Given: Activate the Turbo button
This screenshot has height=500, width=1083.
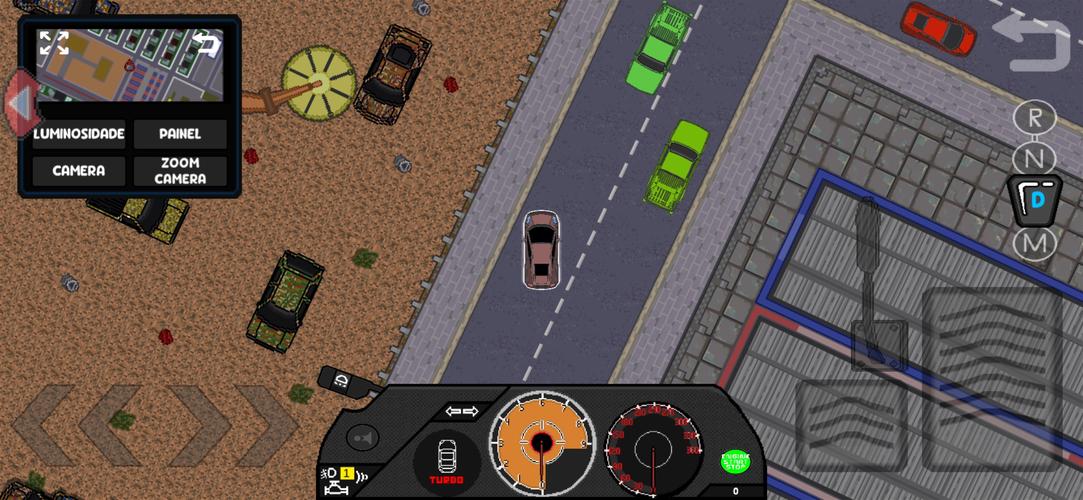Looking at the screenshot, I should (447, 461).
